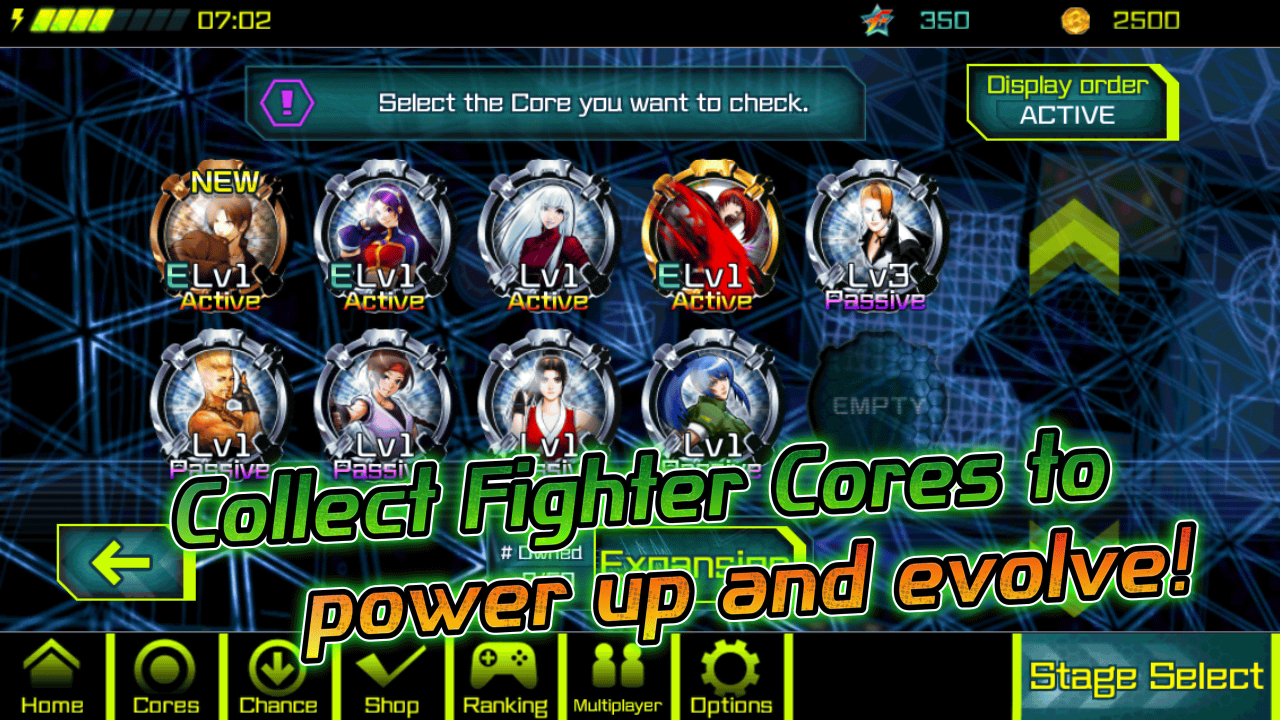Viewport: 1280px width, 720px height.
Task: Select the Lv3 Passive fighter core
Action: pos(878,235)
